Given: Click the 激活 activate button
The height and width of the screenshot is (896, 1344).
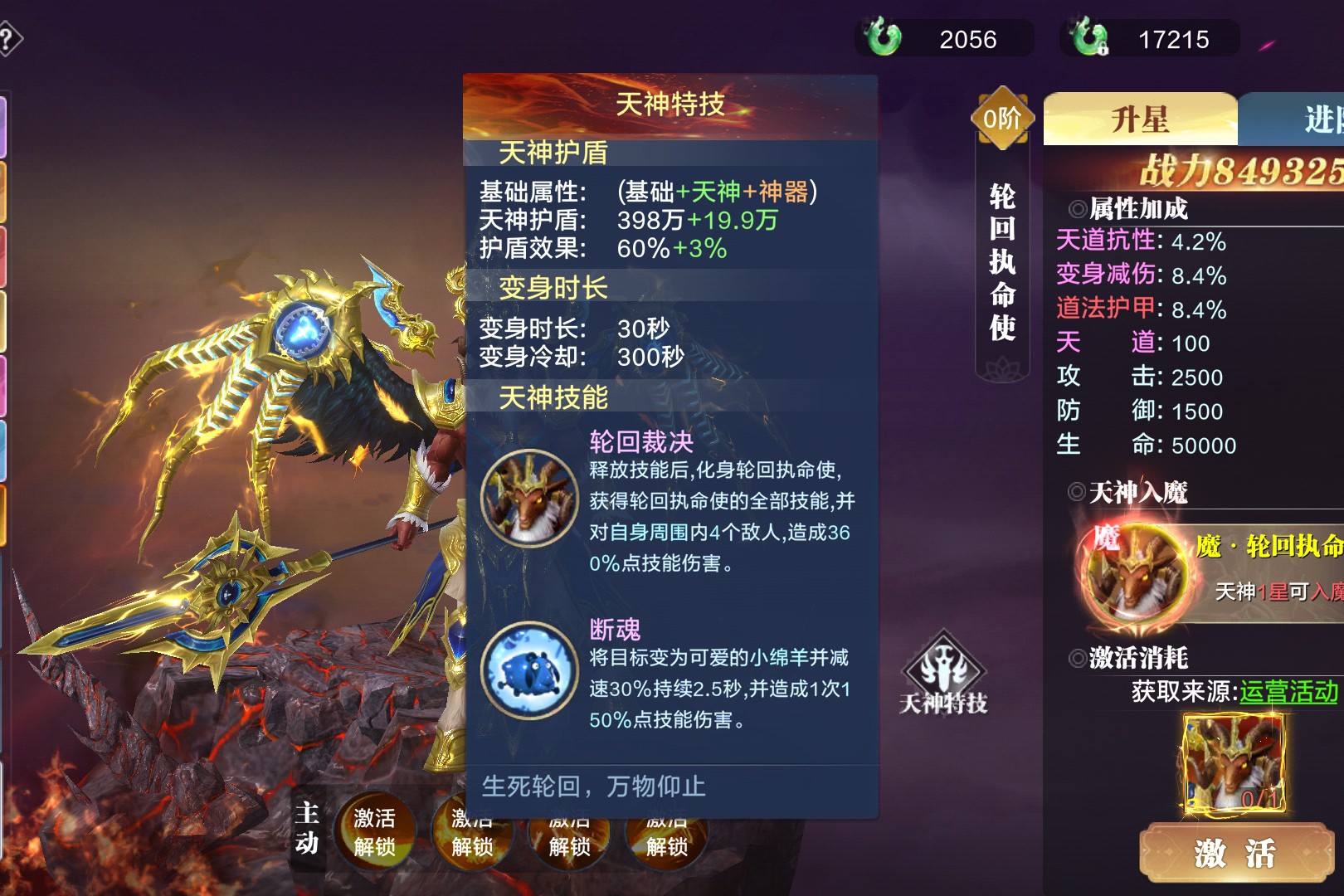Looking at the screenshot, I should pos(1235,854).
